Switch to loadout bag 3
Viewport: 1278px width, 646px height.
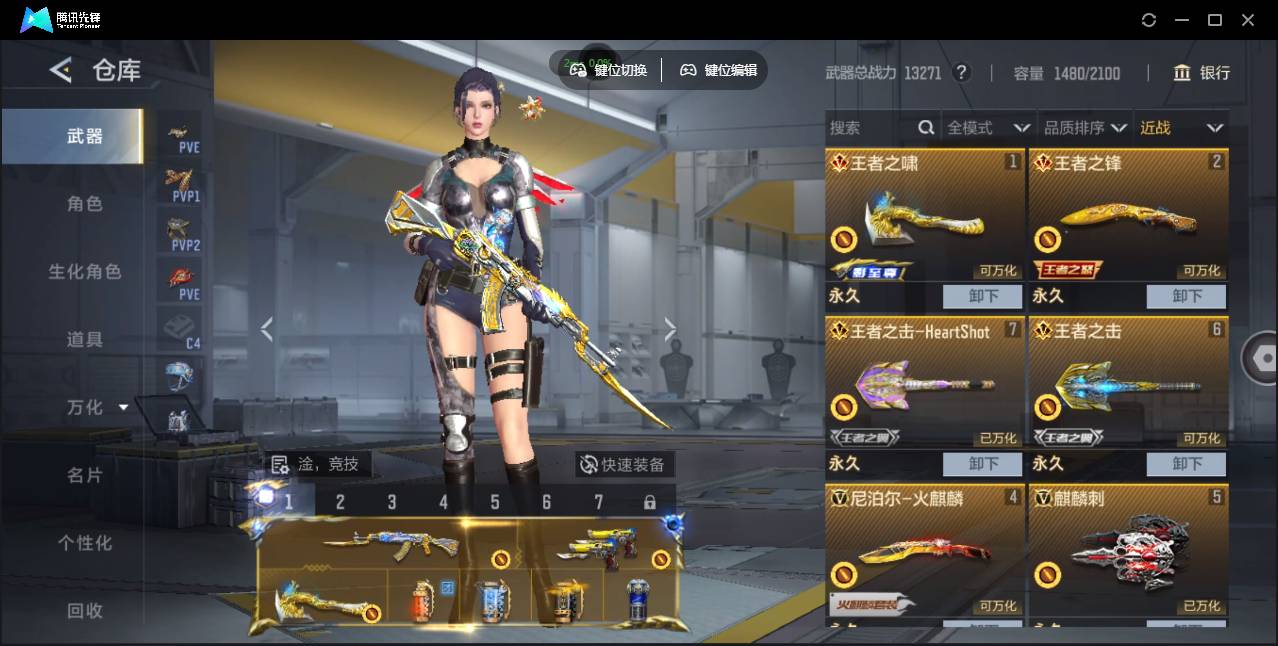[x=392, y=502]
